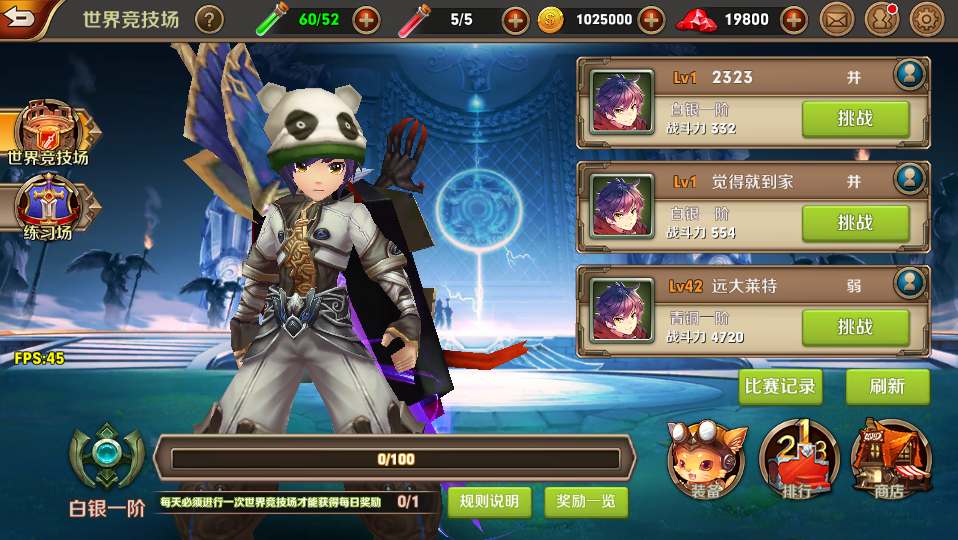Open the 排行 ranking podium icon
This screenshot has height=540, width=958.
tap(797, 460)
